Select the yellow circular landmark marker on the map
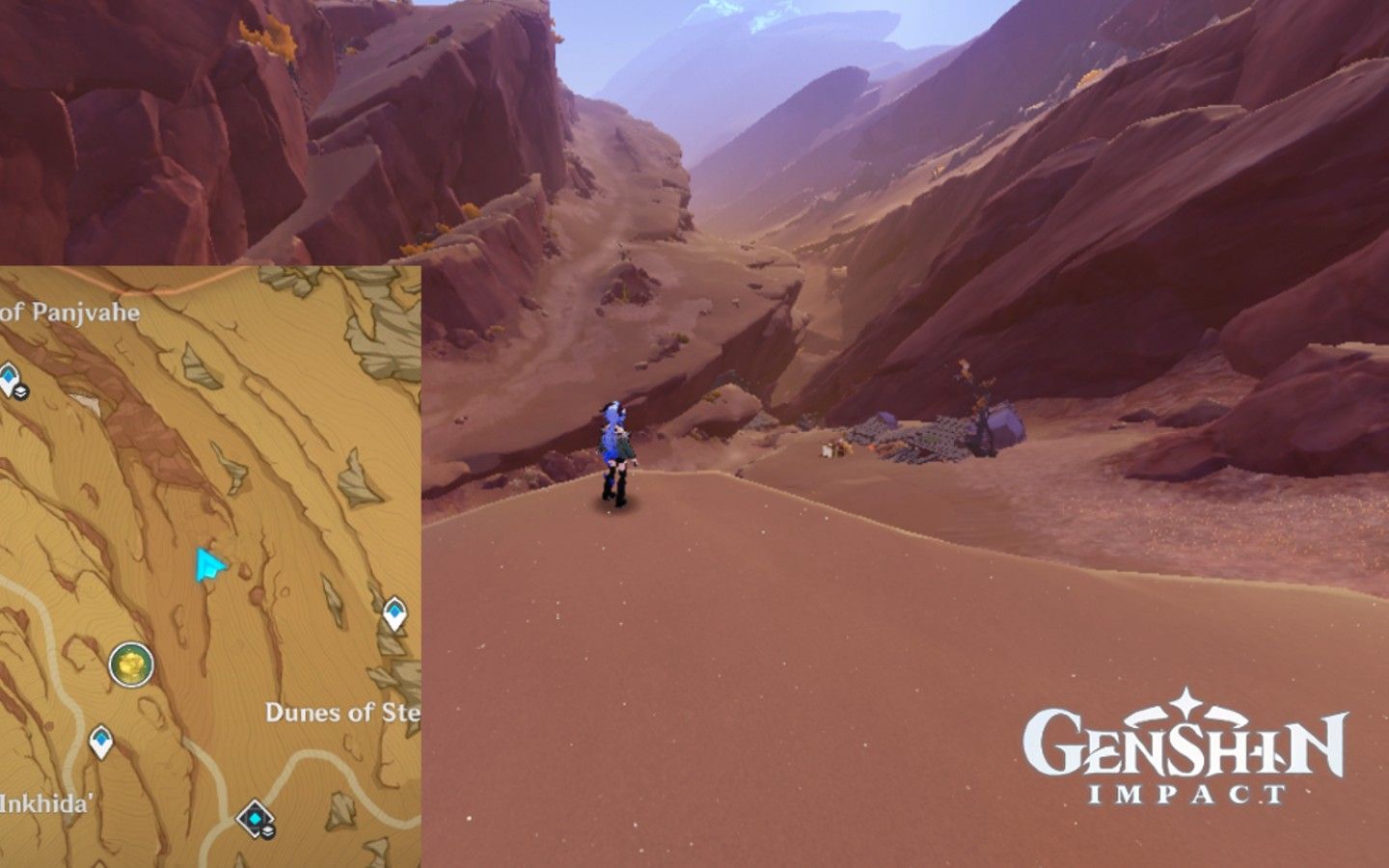 tap(130, 664)
